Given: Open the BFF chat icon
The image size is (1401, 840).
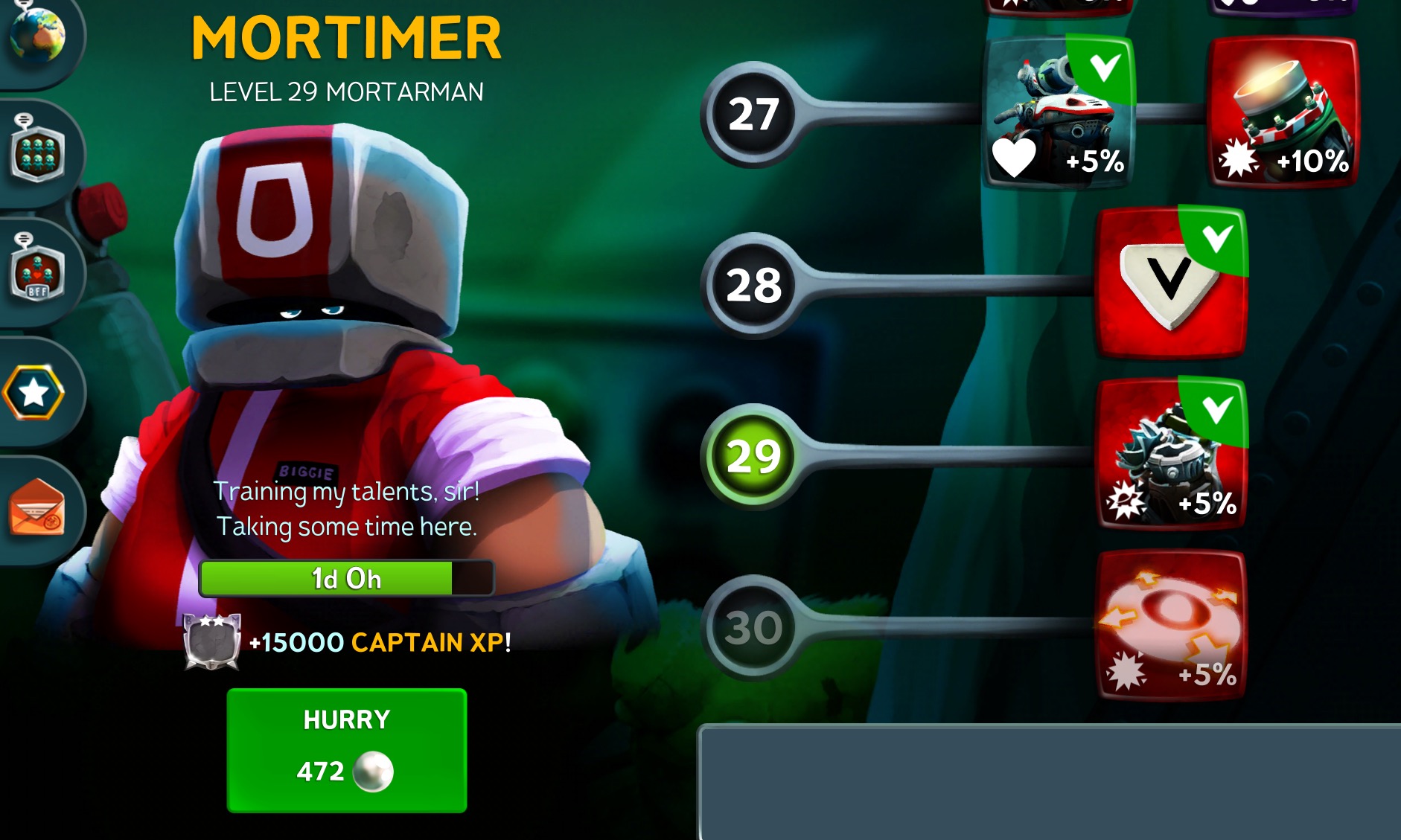Looking at the screenshot, I should click(37, 272).
